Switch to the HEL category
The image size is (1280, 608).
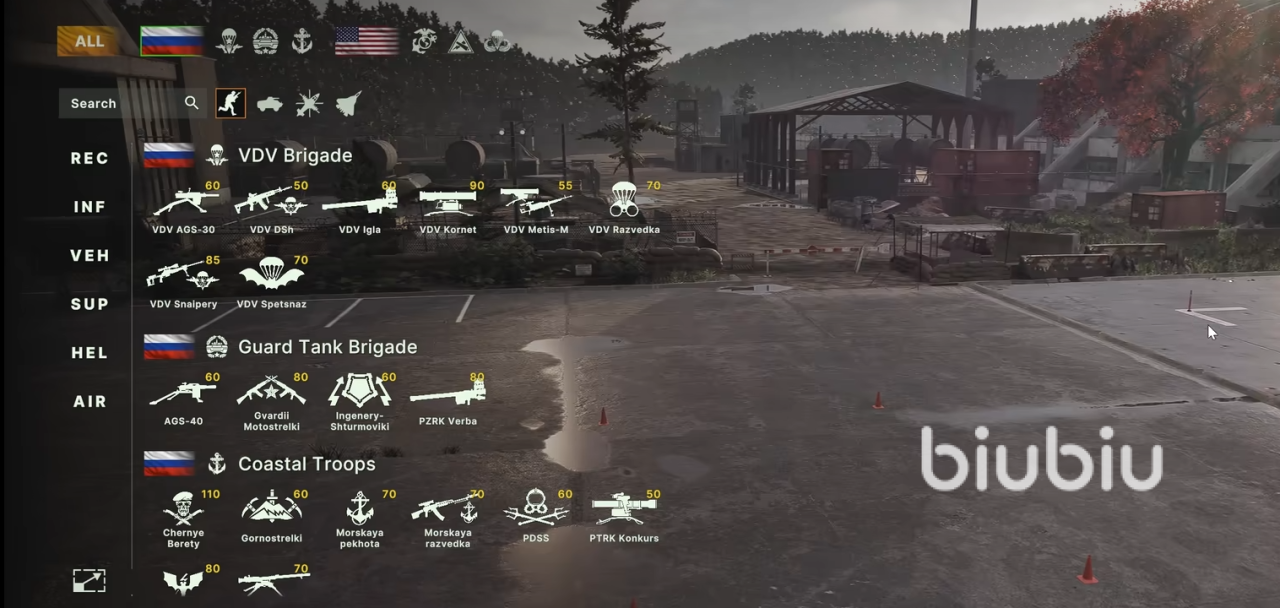[90, 352]
